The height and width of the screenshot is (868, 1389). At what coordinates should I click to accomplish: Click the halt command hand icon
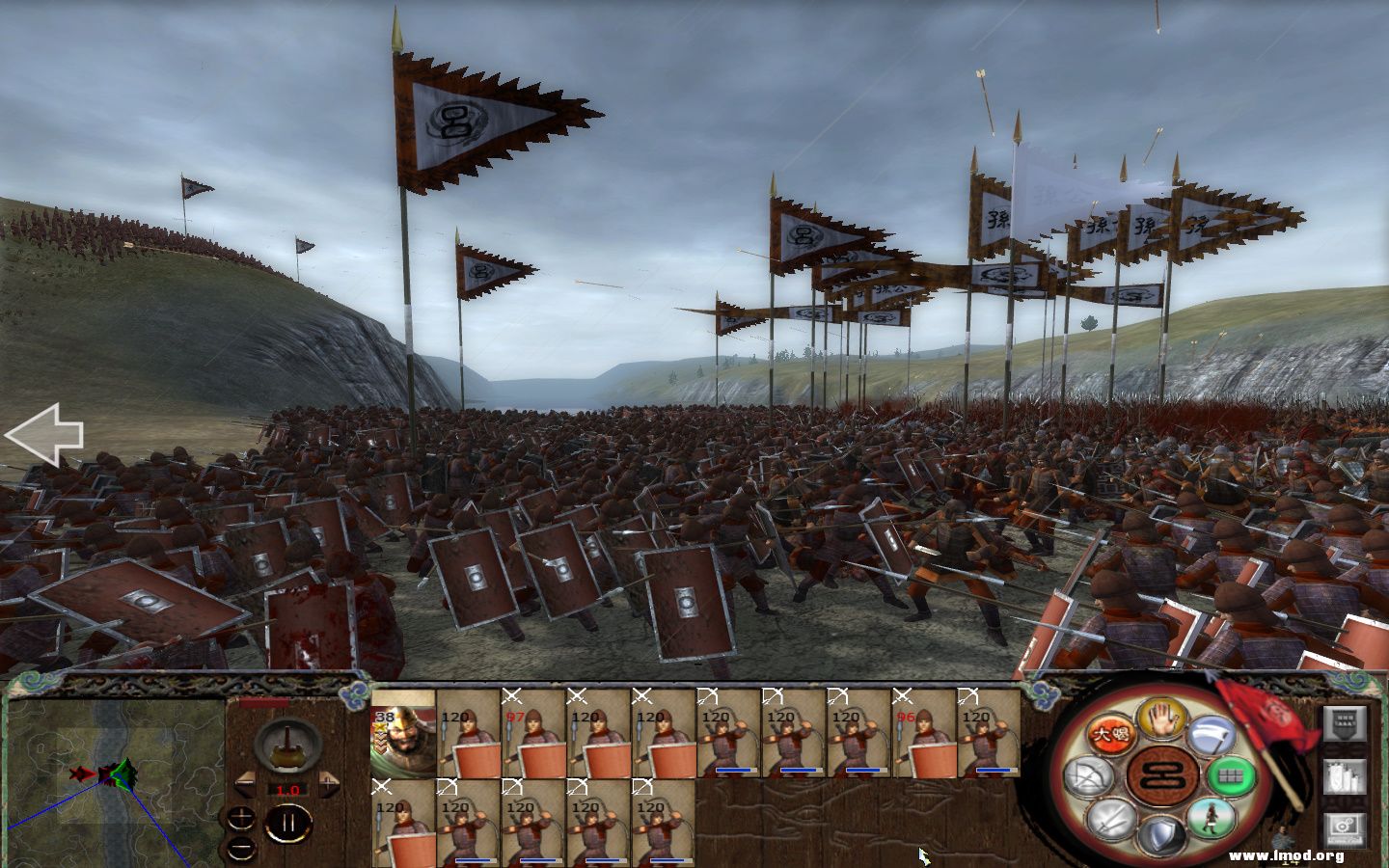pos(1160,719)
